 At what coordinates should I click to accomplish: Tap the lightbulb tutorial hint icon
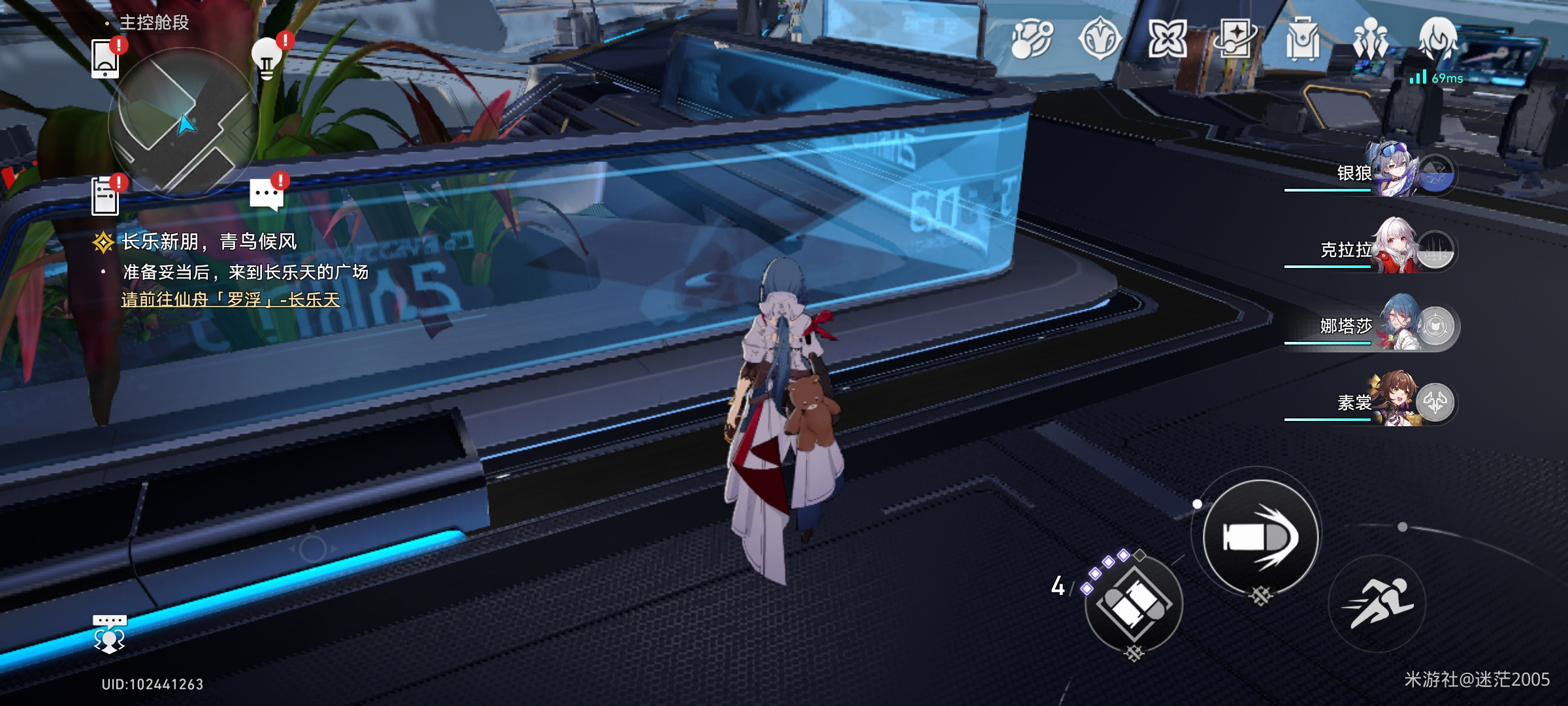click(x=268, y=58)
